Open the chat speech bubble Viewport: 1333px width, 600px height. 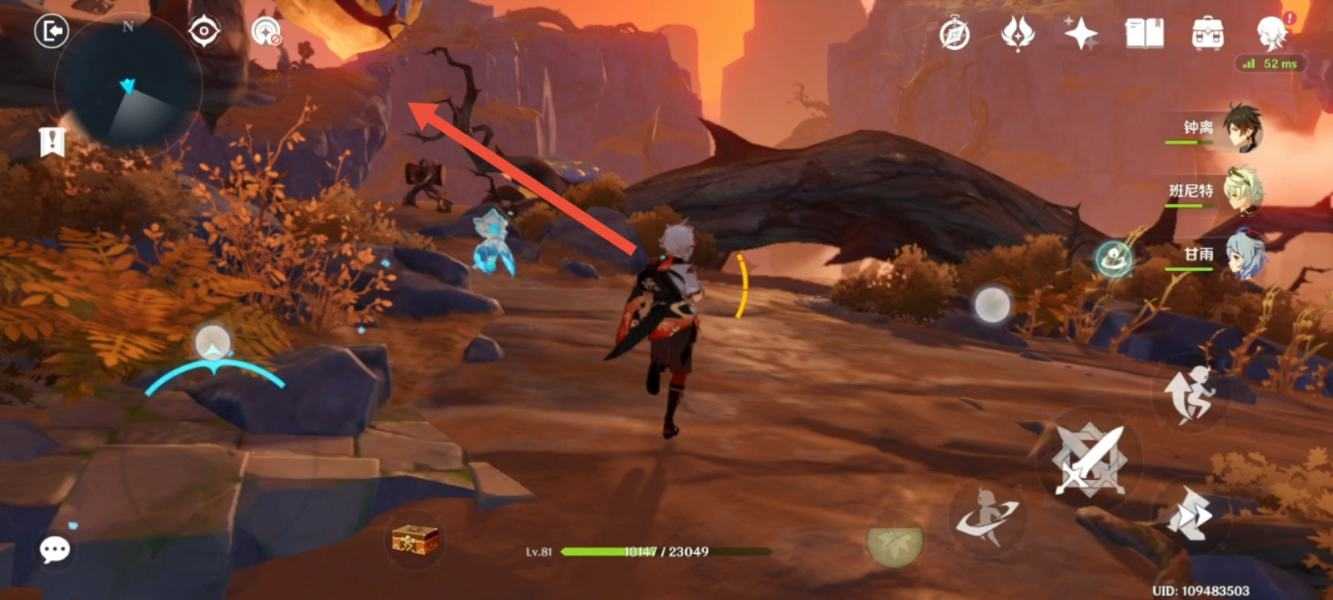point(55,548)
